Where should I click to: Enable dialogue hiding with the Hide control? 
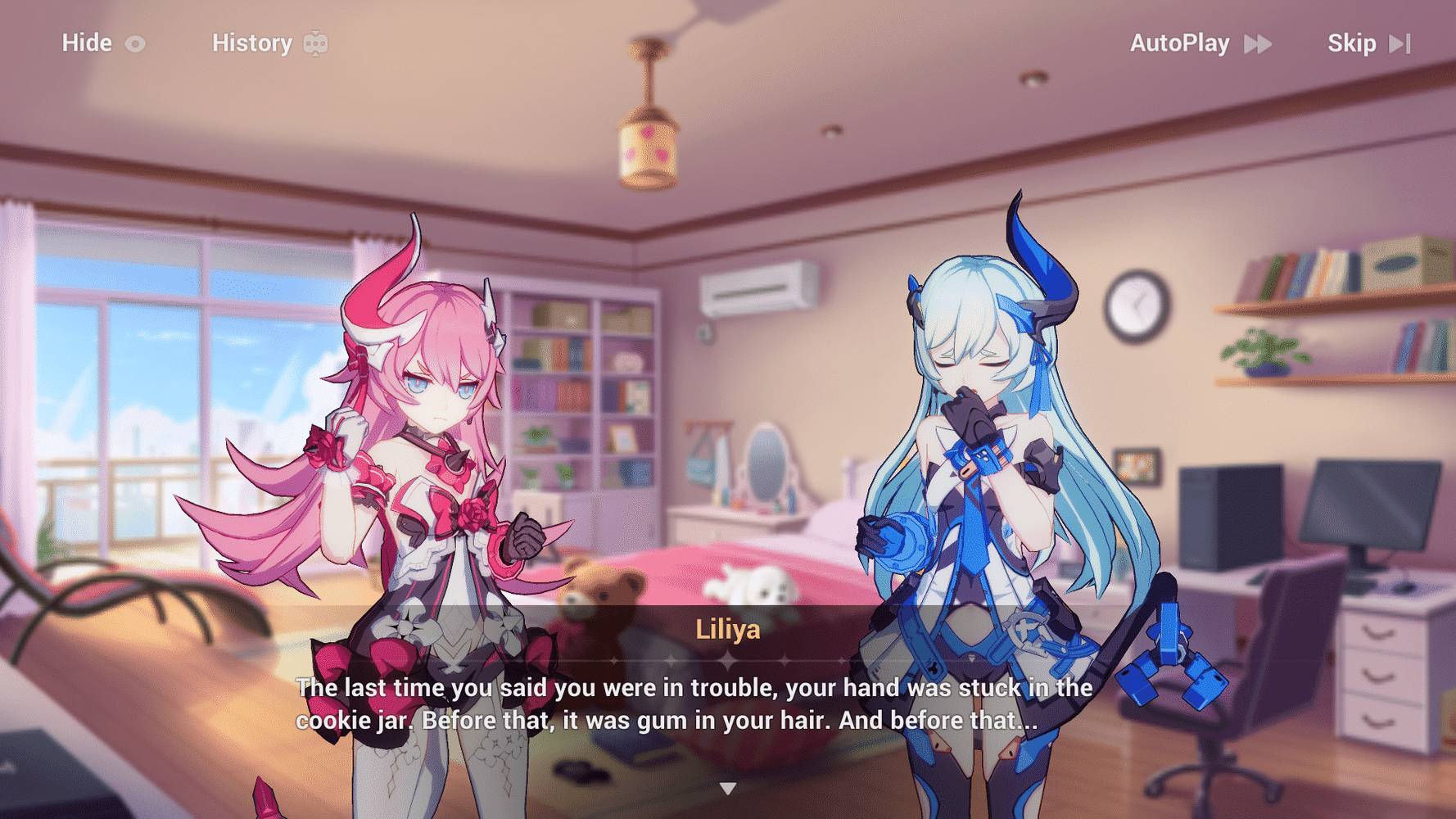pos(88,43)
